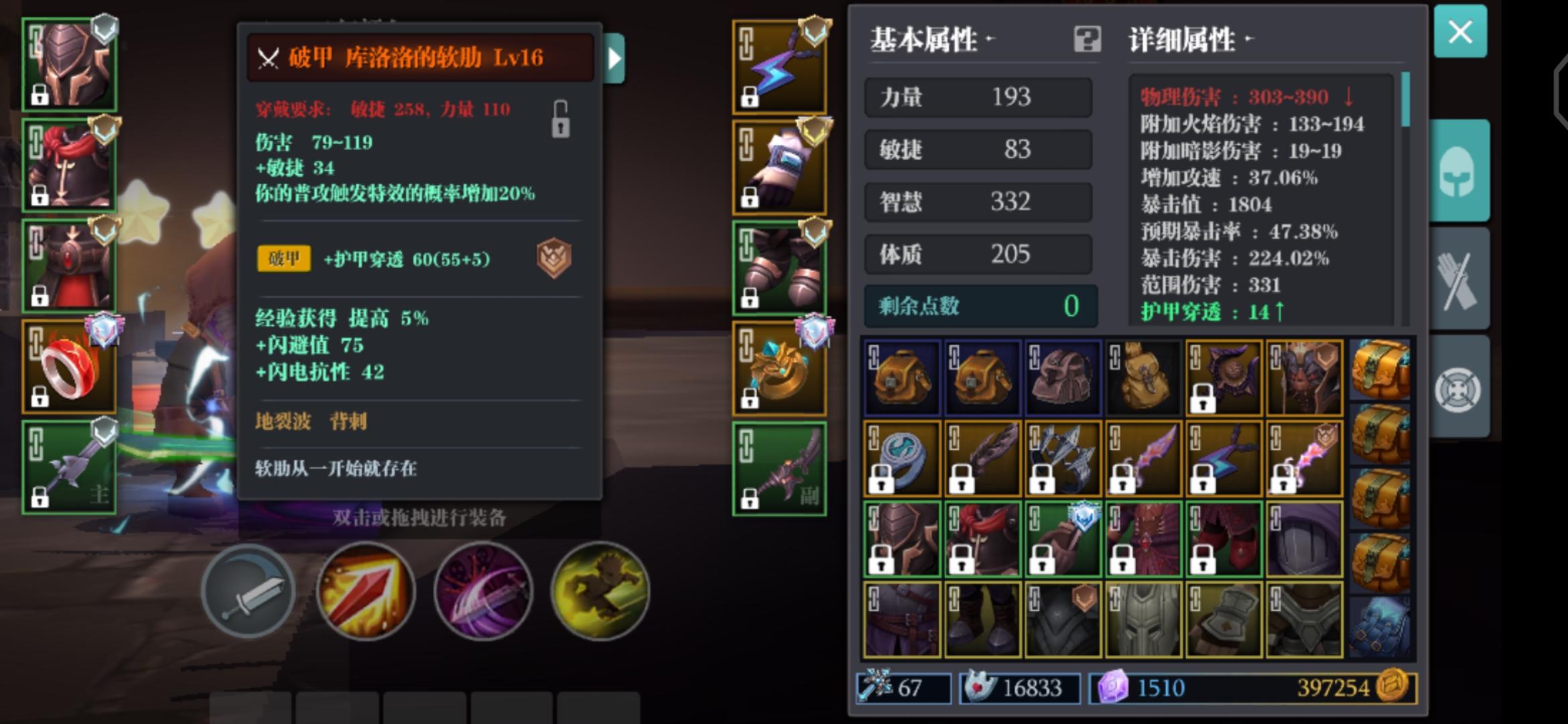Click the gold coin balance 397254

(1332, 688)
